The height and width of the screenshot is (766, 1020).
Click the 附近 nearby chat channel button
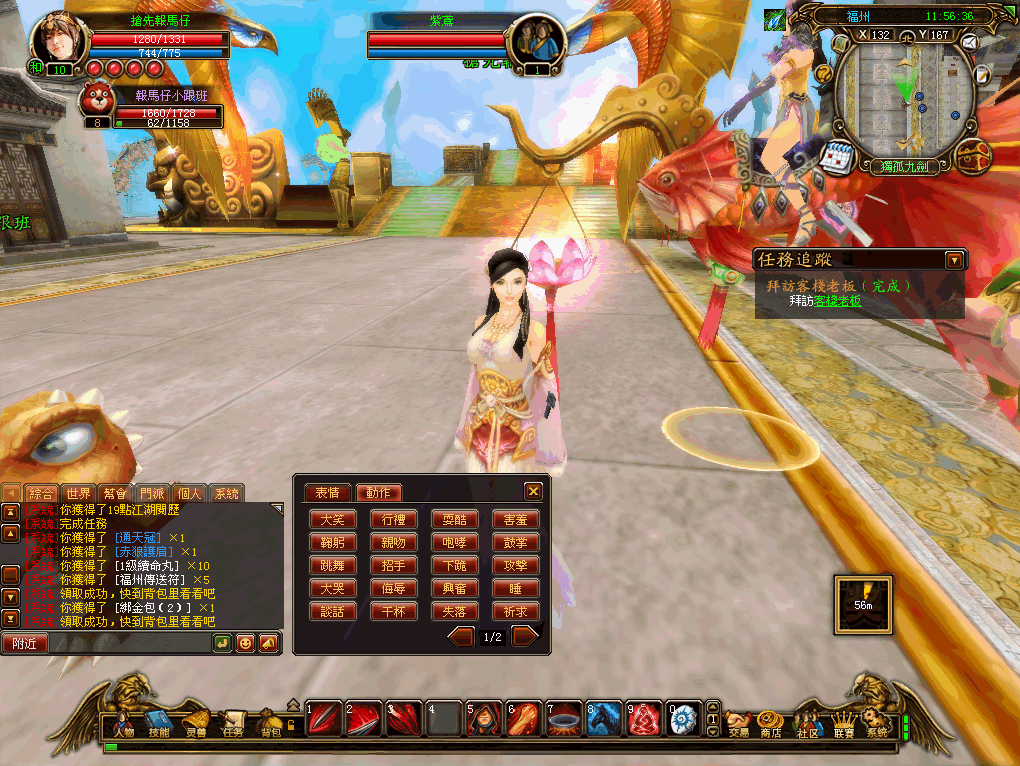click(24, 643)
